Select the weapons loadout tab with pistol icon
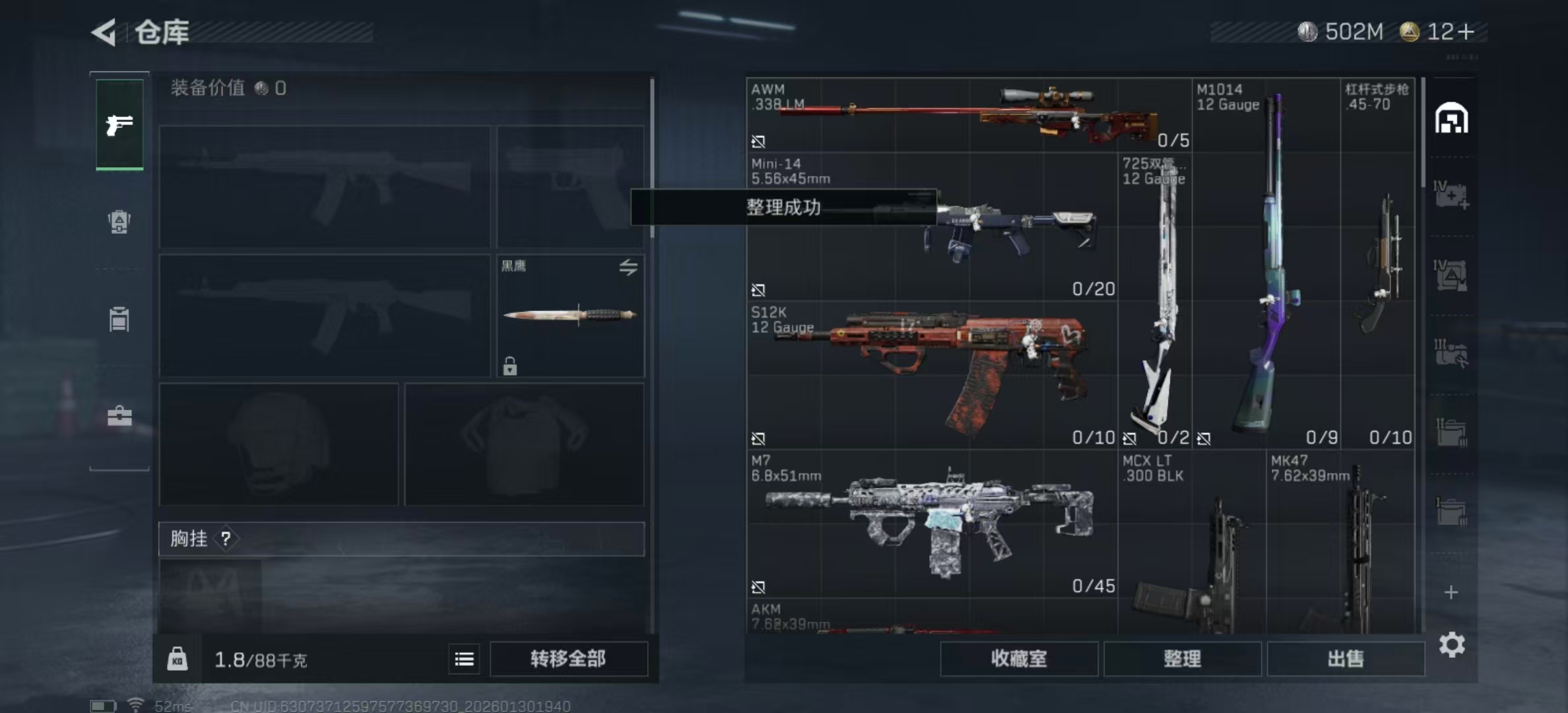The width and height of the screenshot is (1568, 713). click(x=120, y=124)
